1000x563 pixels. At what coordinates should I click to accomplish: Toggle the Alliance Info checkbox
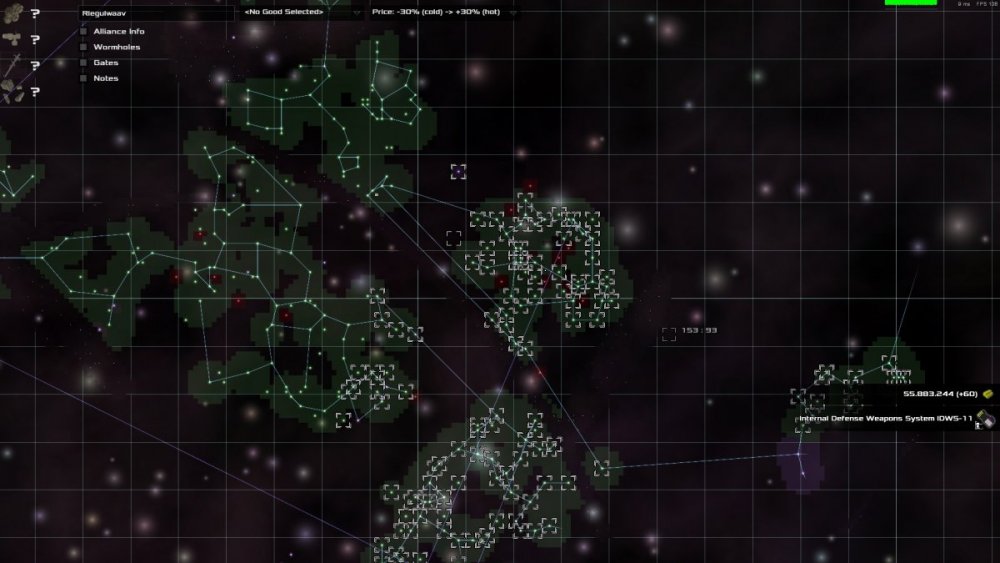pos(84,32)
